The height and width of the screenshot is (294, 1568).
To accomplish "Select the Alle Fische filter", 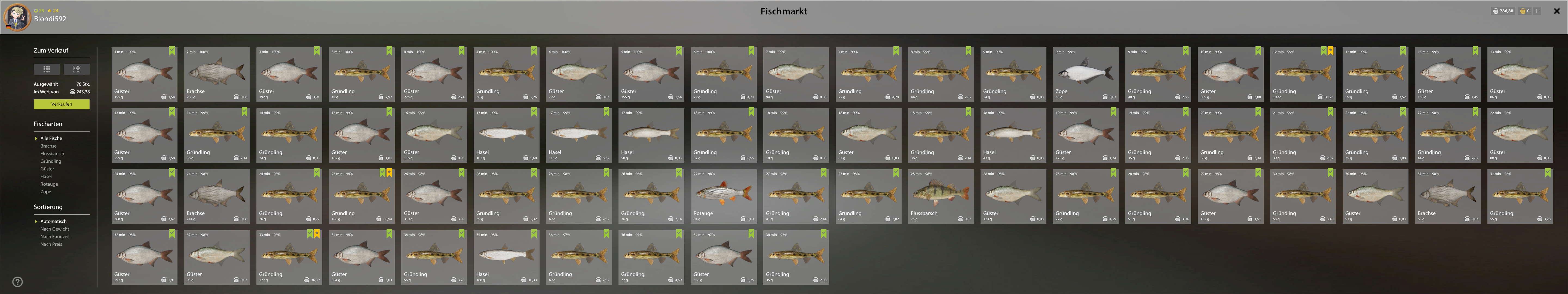I will 51,138.
